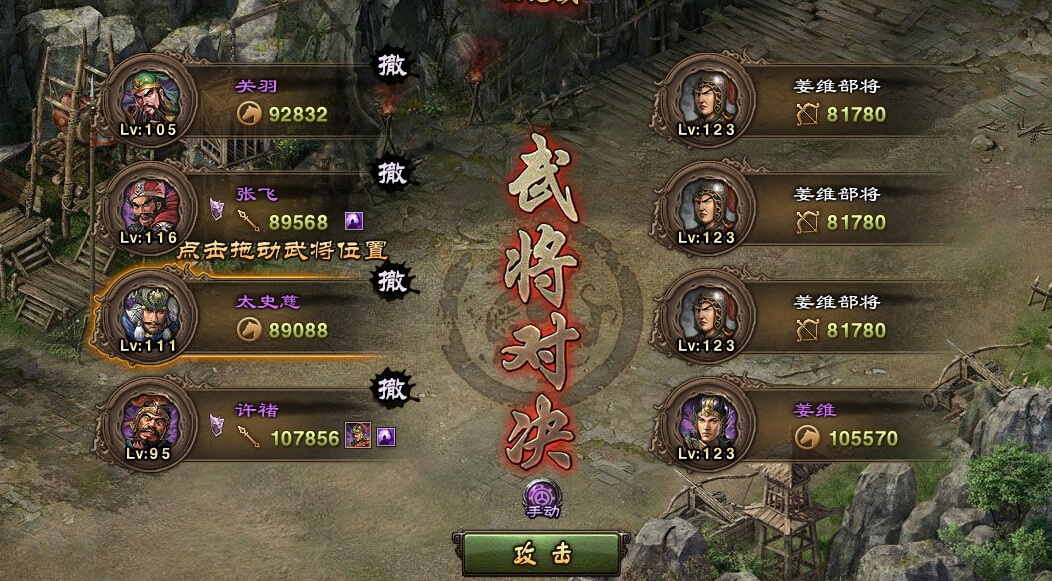This screenshot has height=581, width=1052.
Task: Click the small general portrait icon in 许褚's row
Action: pos(357,436)
